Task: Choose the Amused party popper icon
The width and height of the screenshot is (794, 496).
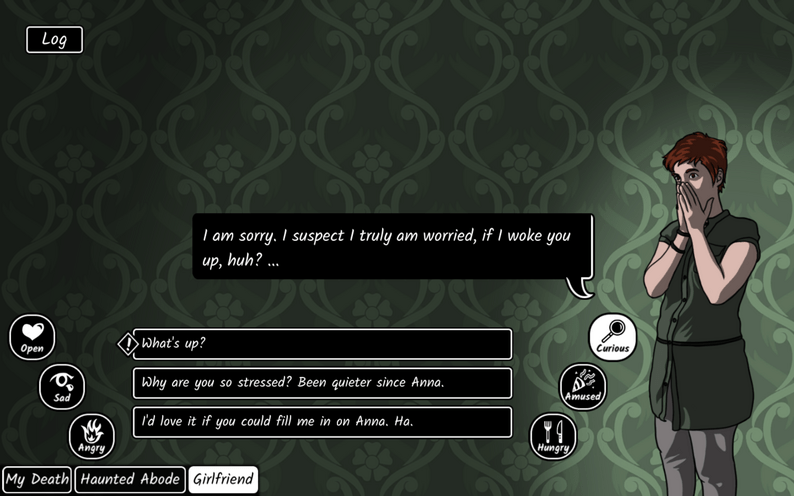Action: click(x=582, y=386)
